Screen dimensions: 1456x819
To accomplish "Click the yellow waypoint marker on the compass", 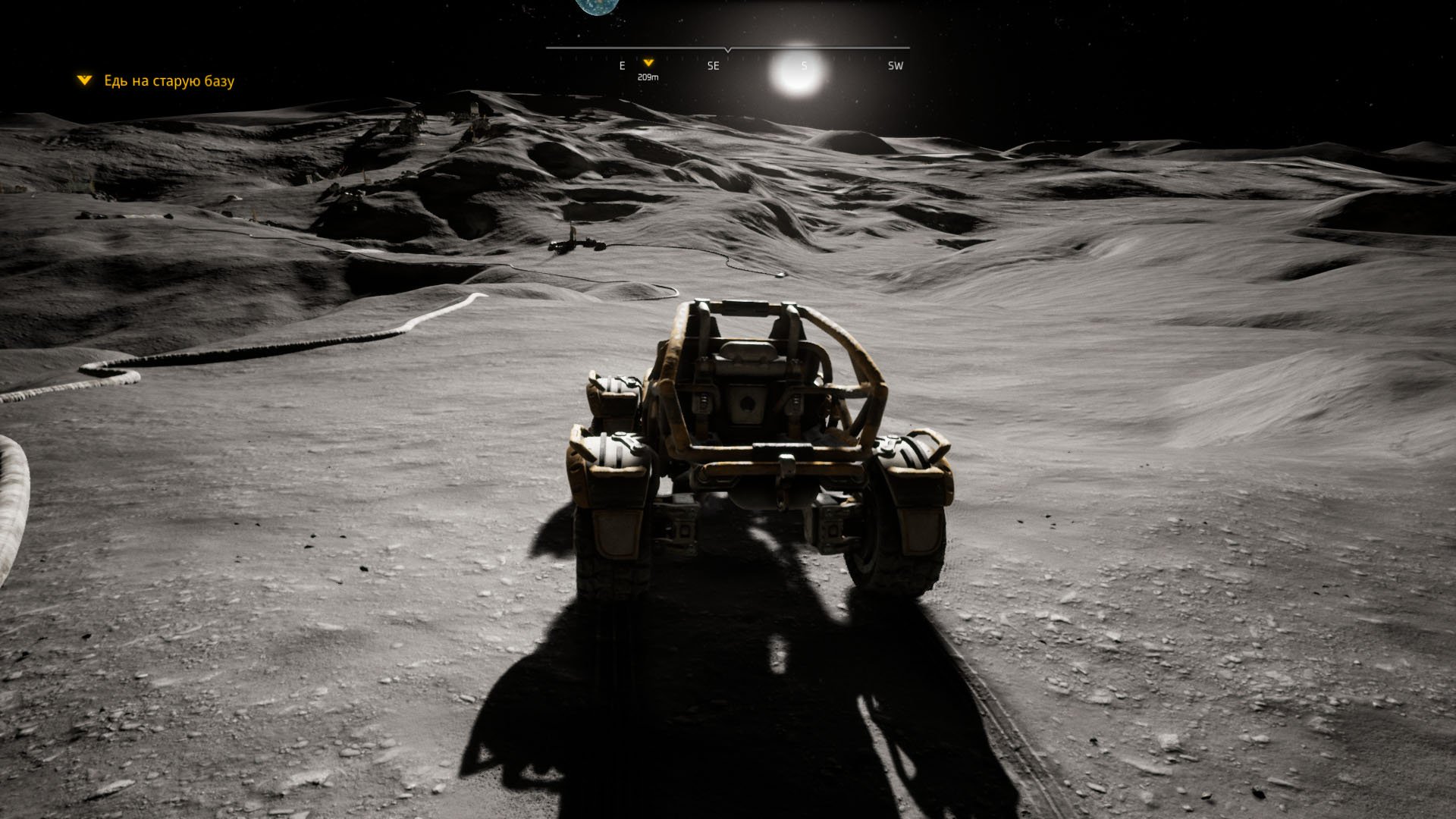I will point(648,63).
